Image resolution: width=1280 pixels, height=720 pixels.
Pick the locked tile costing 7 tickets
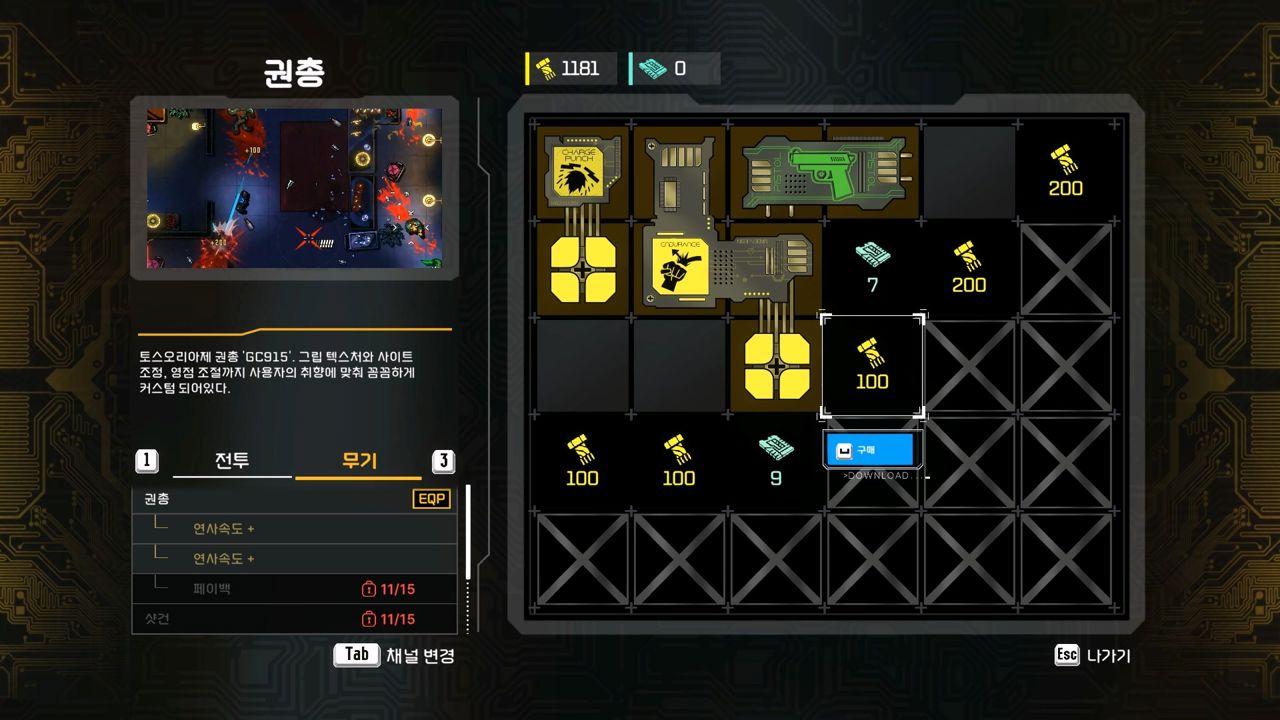(872, 268)
